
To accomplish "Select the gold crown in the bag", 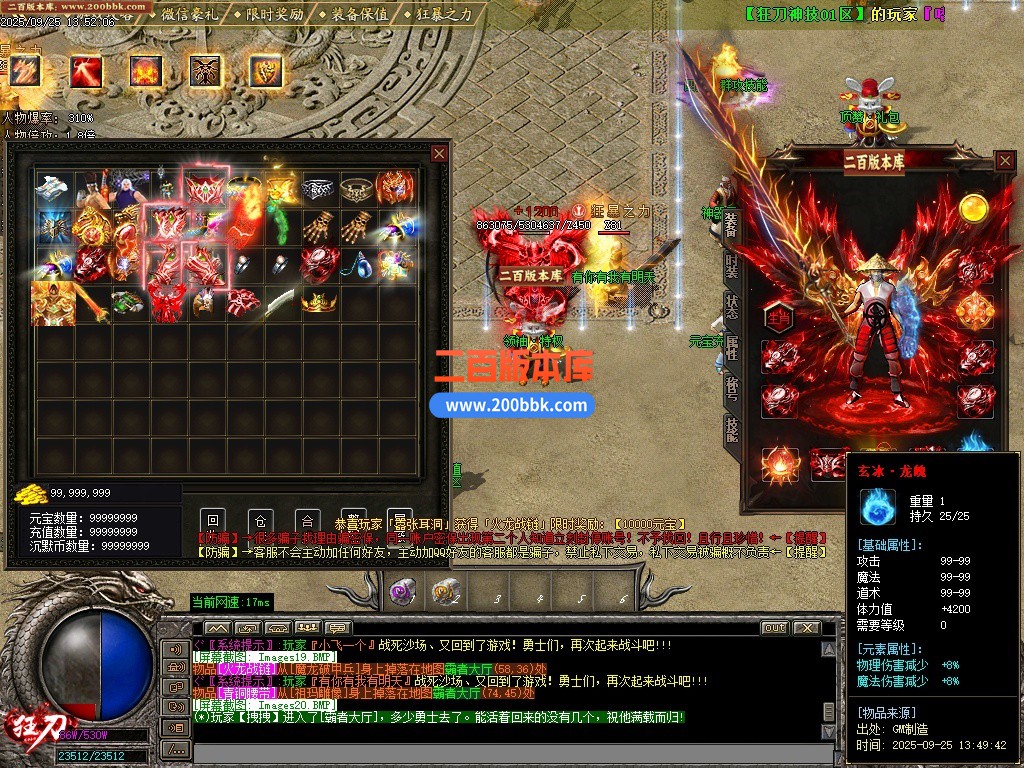I will click(x=318, y=301).
